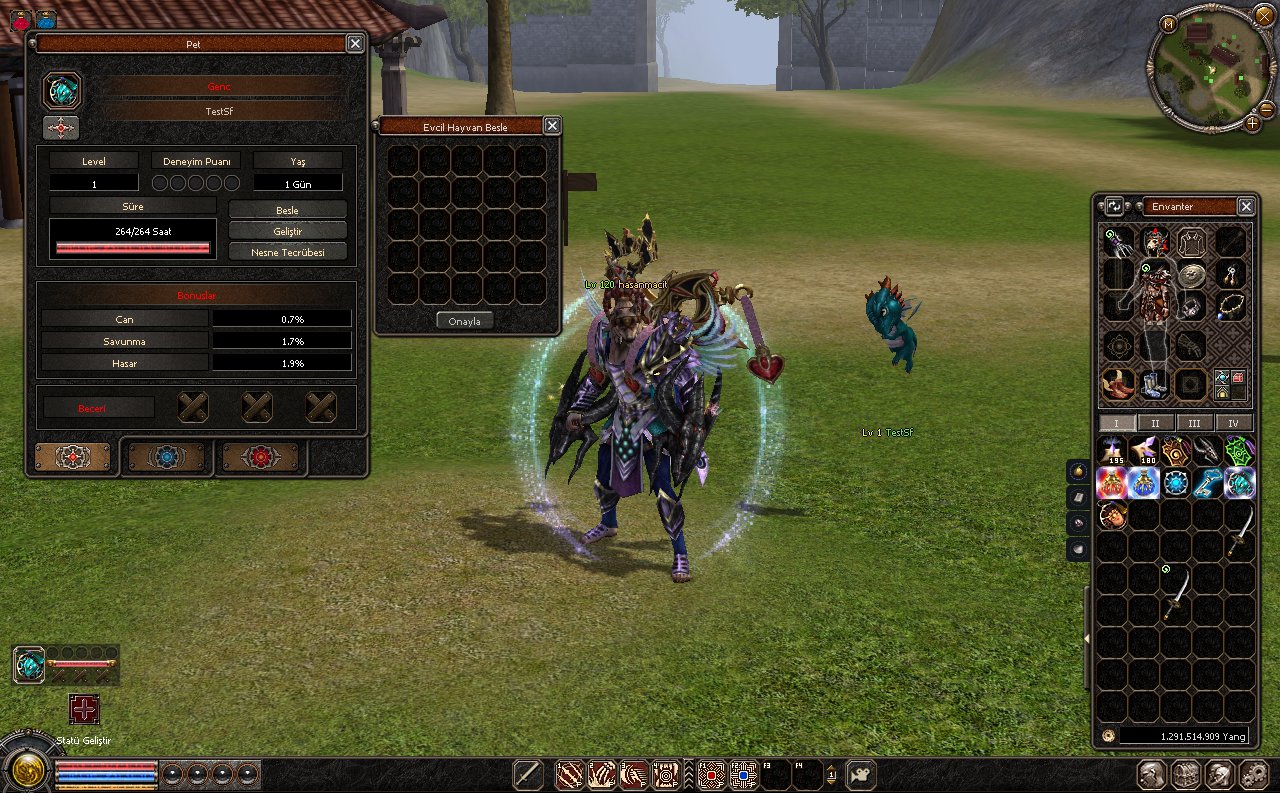Zoom in the minimap with plus button

(1252, 123)
